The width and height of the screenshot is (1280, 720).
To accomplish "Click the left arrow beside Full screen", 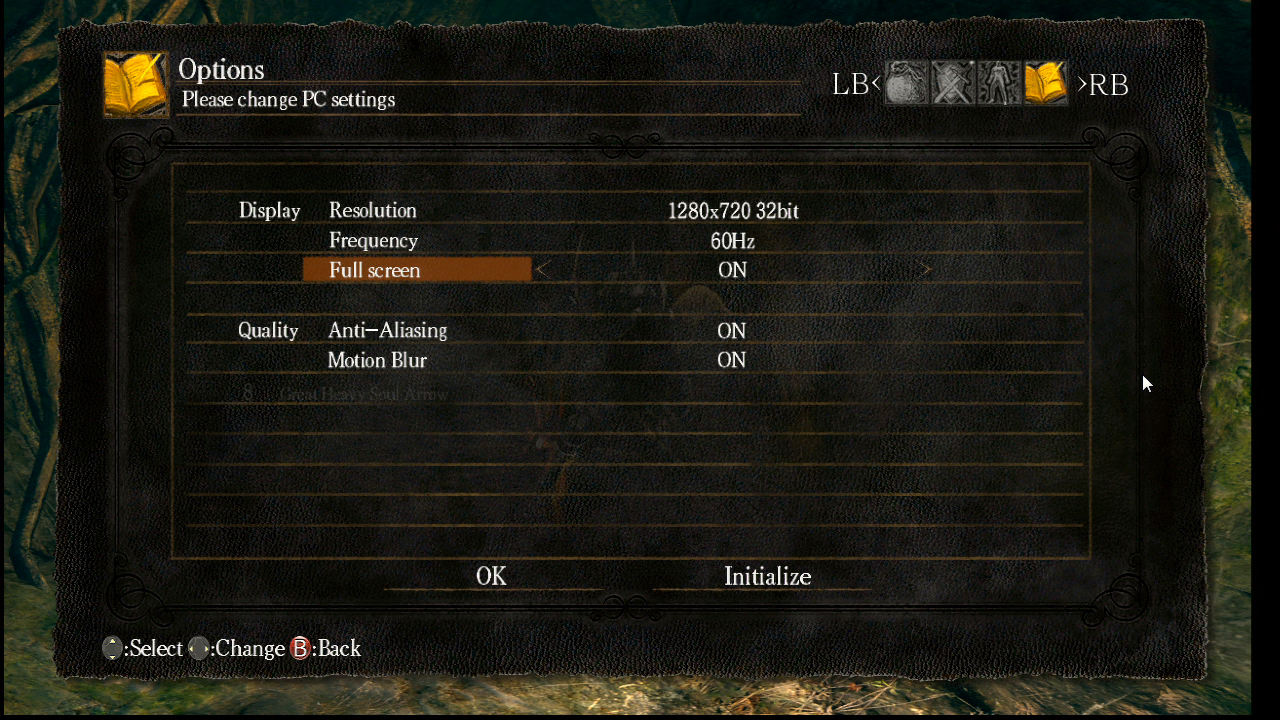I will pyautogui.click(x=540, y=270).
